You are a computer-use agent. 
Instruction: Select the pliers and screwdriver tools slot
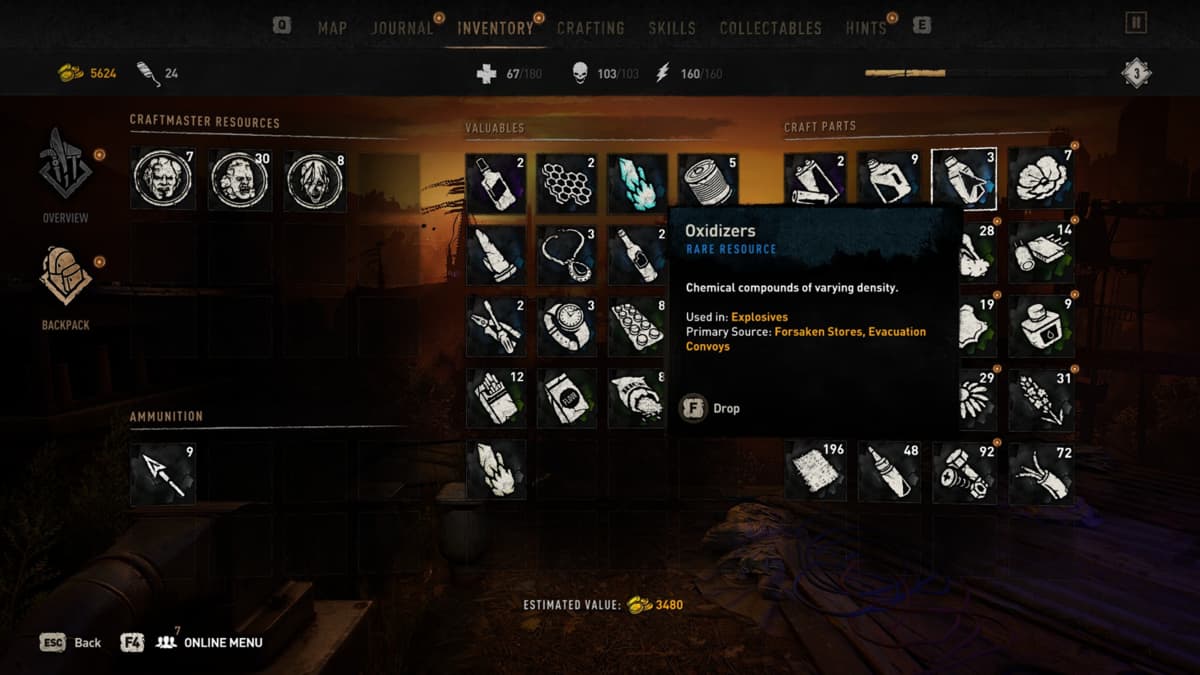pos(496,326)
